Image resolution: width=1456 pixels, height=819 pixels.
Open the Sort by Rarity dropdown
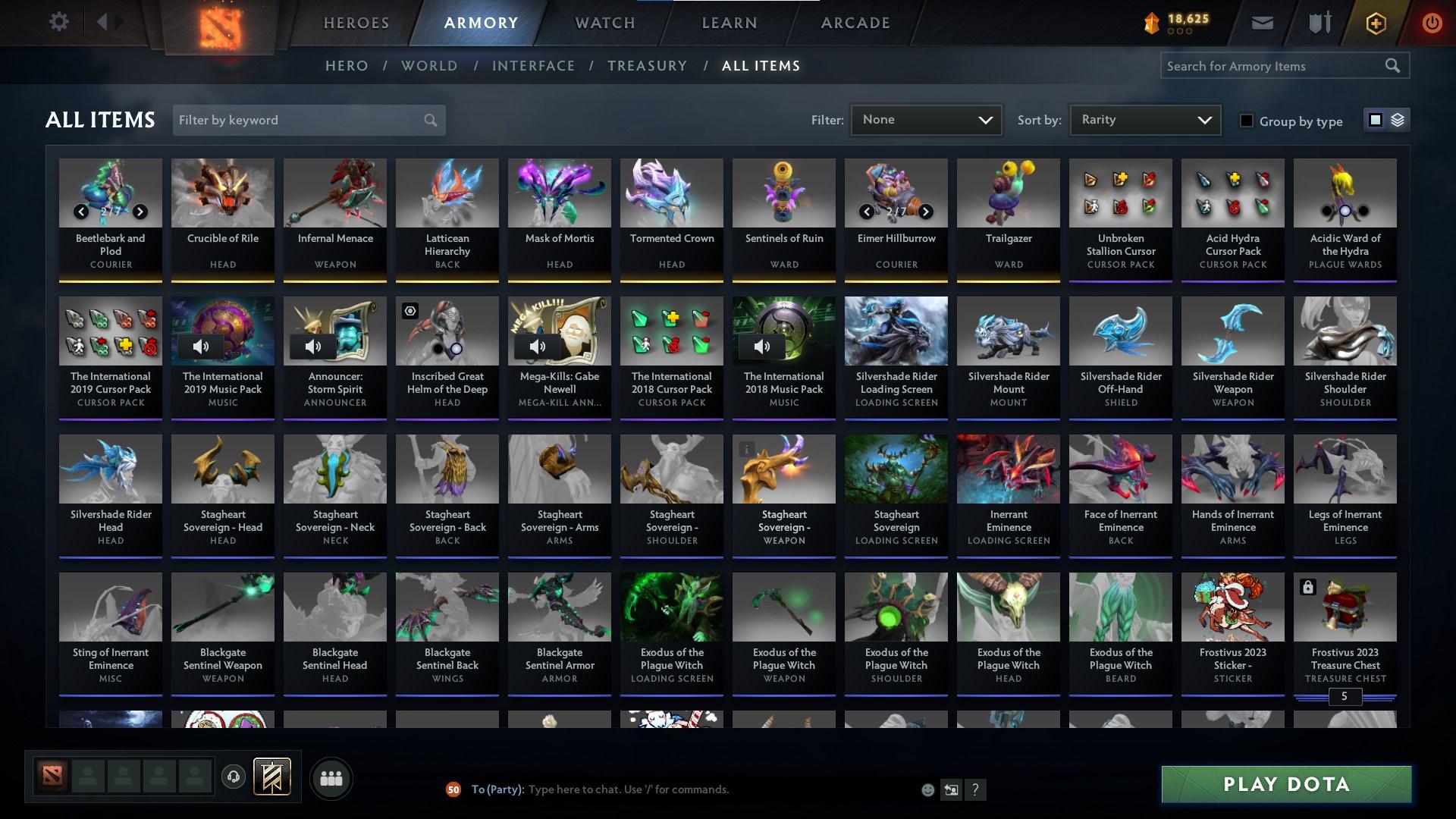[1144, 119]
